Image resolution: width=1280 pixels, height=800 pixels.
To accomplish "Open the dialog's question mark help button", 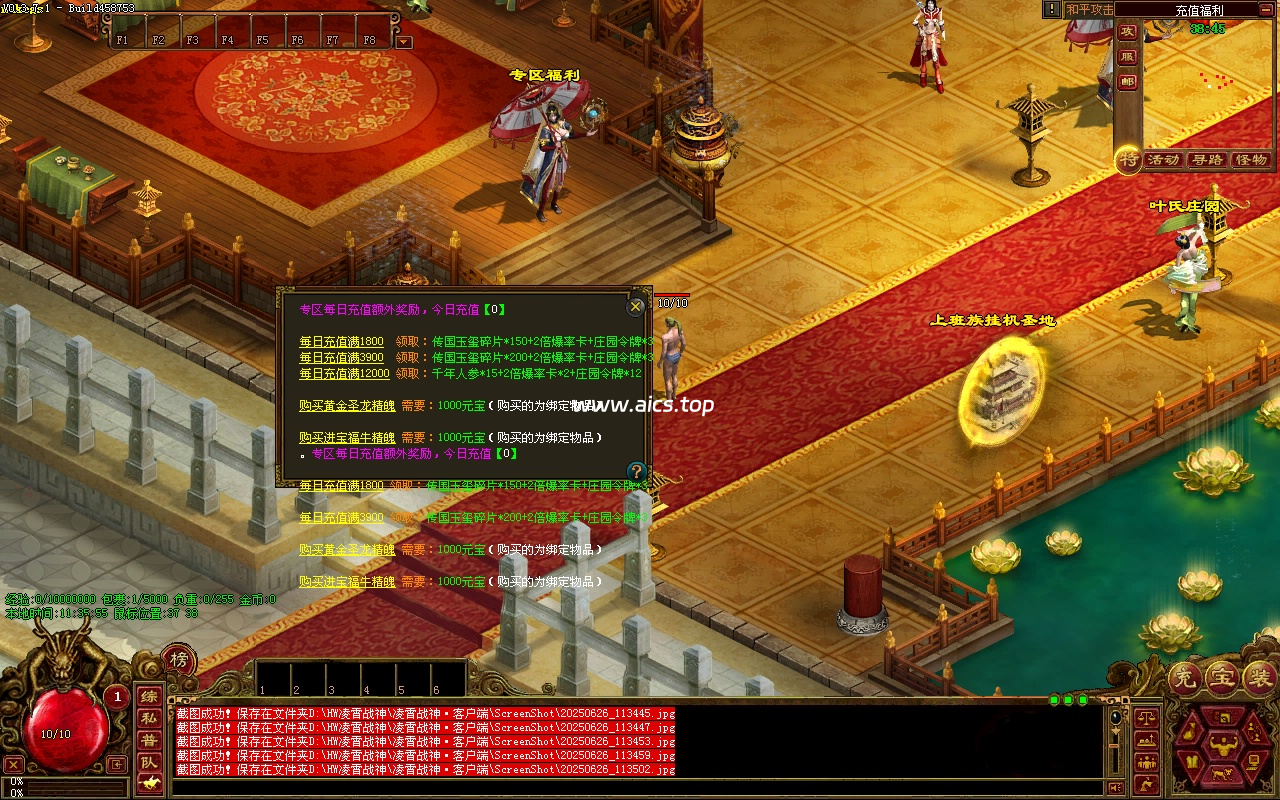I will pyautogui.click(x=636, y=471).
